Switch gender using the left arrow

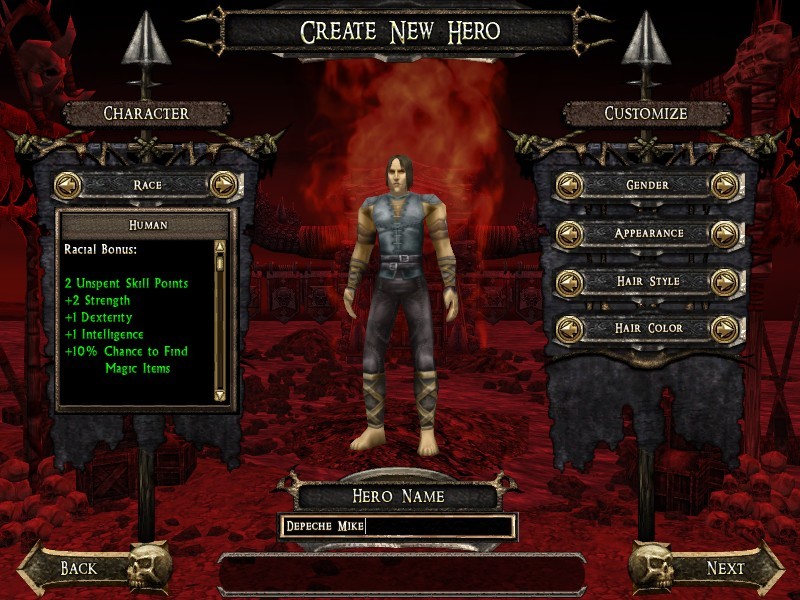(570, 185)
